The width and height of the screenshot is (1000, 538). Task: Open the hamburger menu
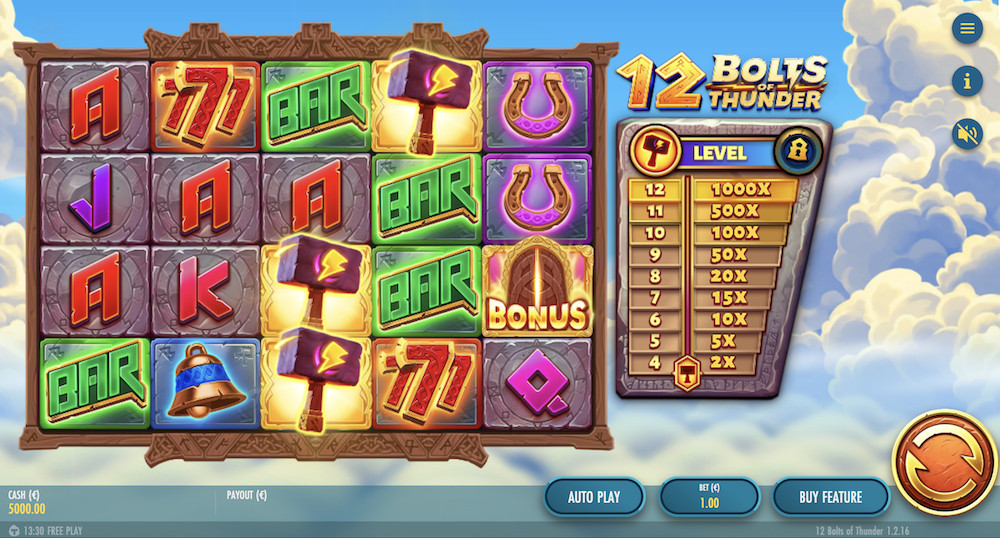(x=967, y=28)
